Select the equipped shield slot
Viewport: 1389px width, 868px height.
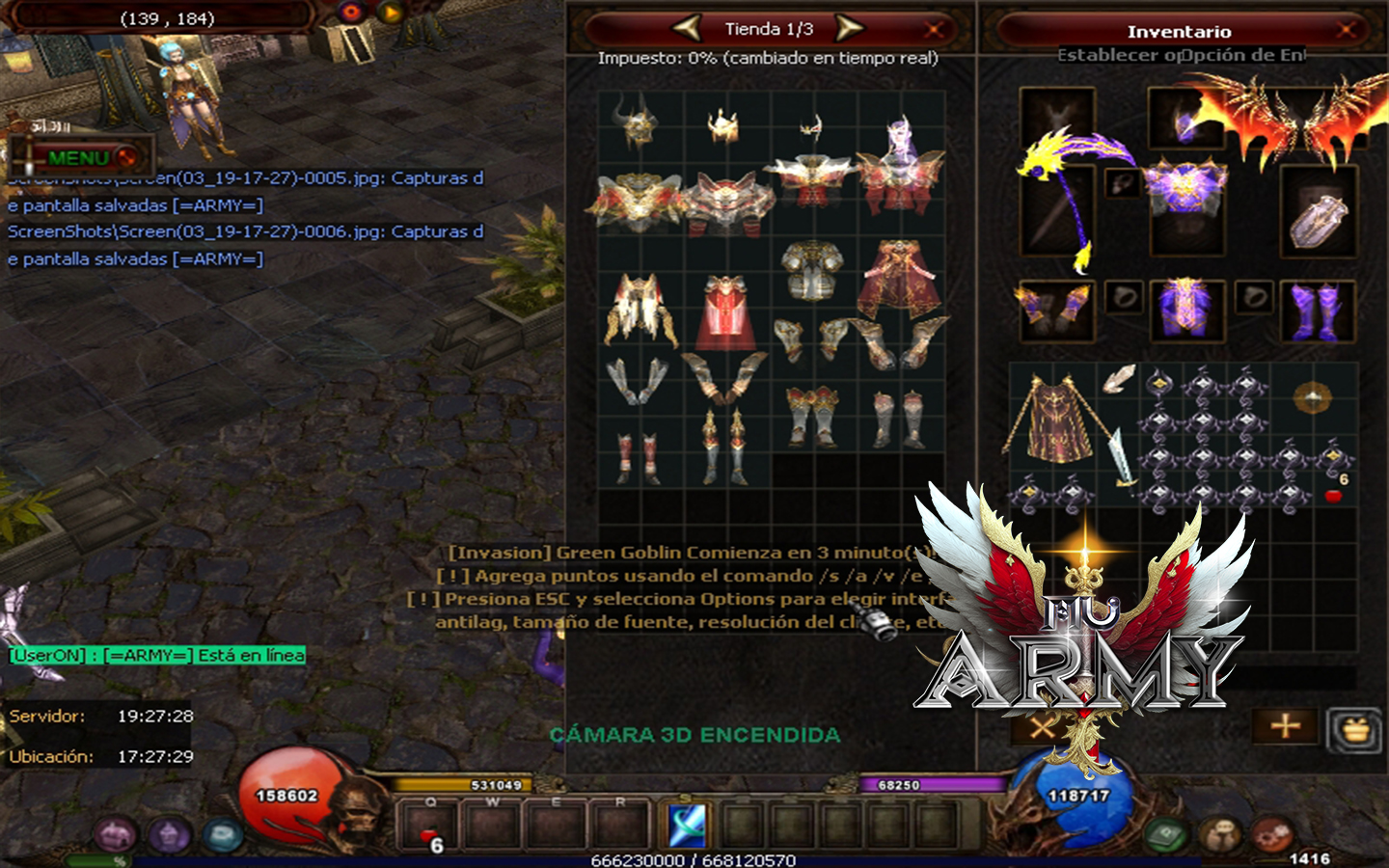pos(1318,214)
